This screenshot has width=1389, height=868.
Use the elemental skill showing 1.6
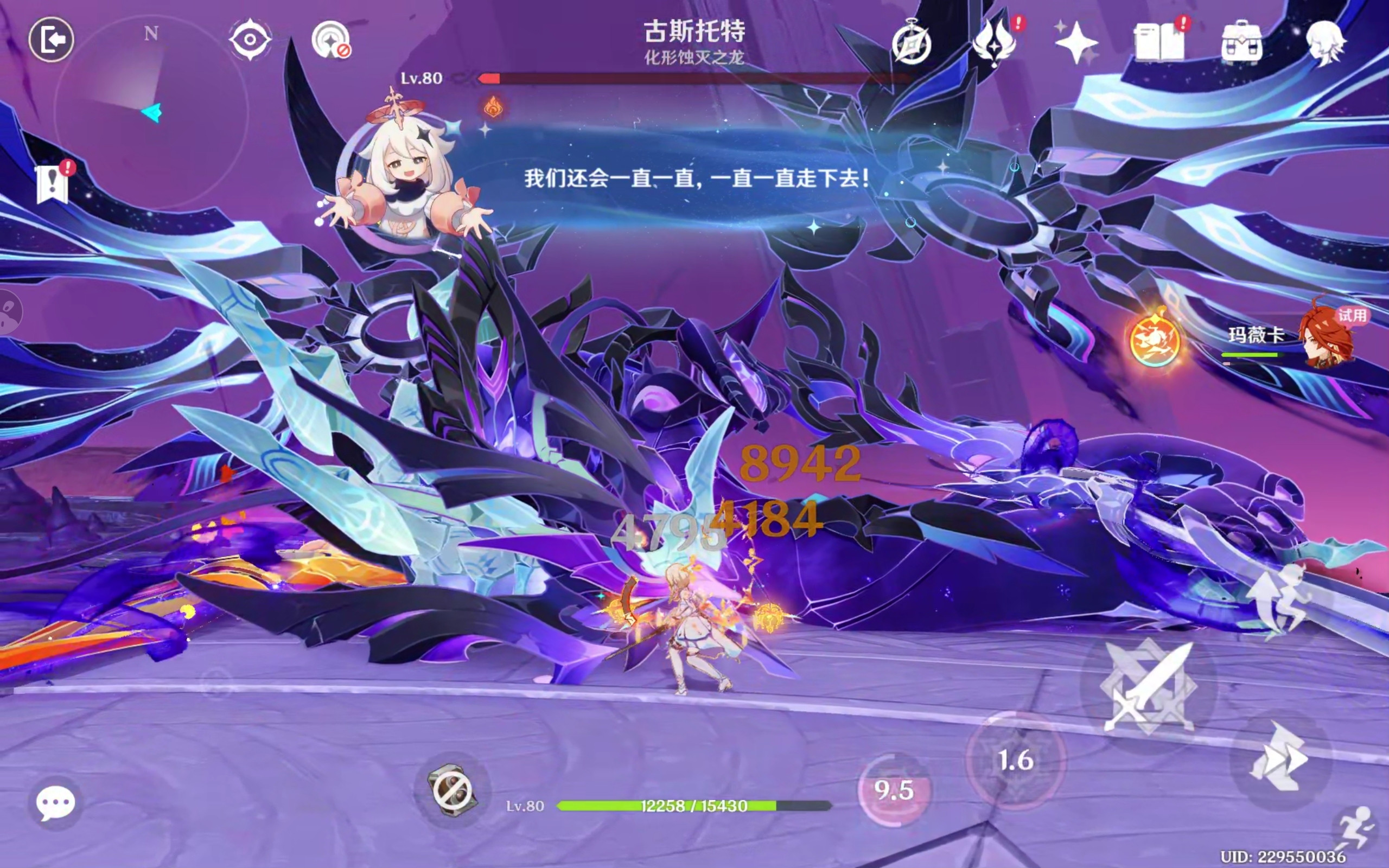pos(1015,760)
